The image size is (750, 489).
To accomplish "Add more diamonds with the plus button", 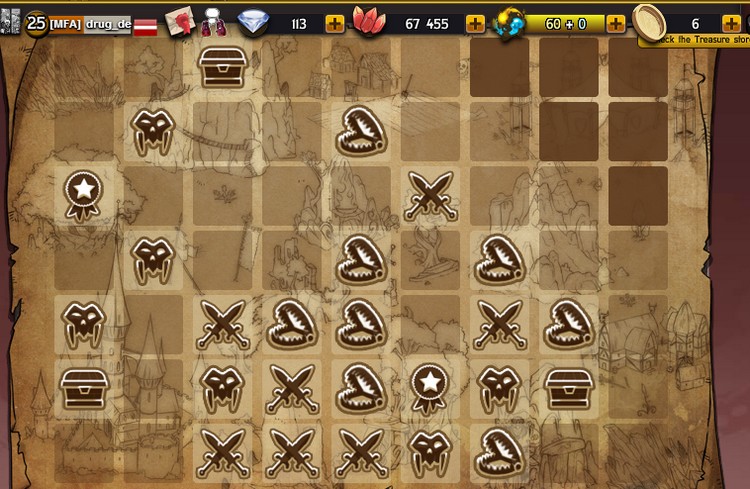I will 334,23.
